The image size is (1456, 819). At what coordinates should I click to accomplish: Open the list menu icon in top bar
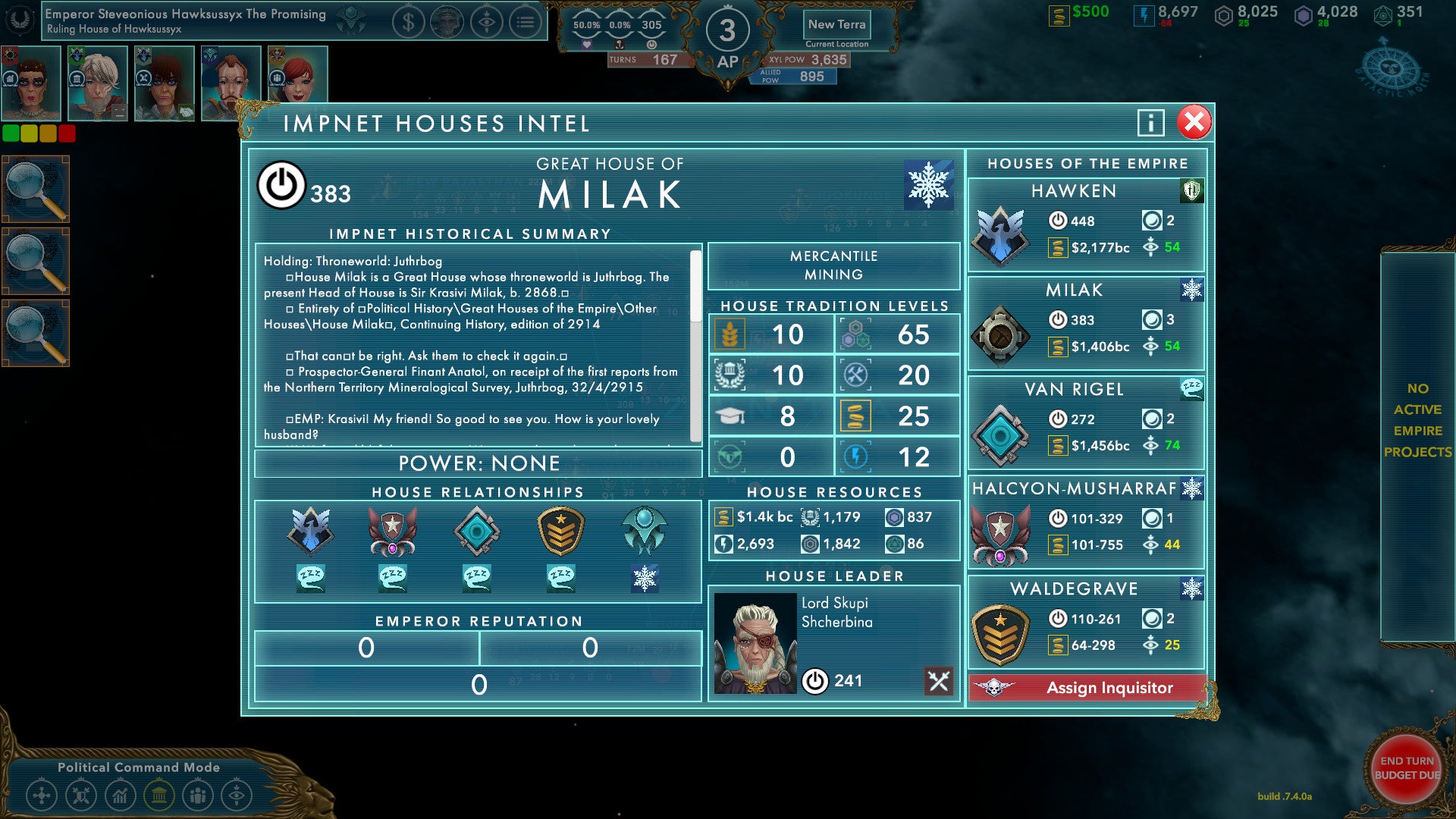coord(525,23)
